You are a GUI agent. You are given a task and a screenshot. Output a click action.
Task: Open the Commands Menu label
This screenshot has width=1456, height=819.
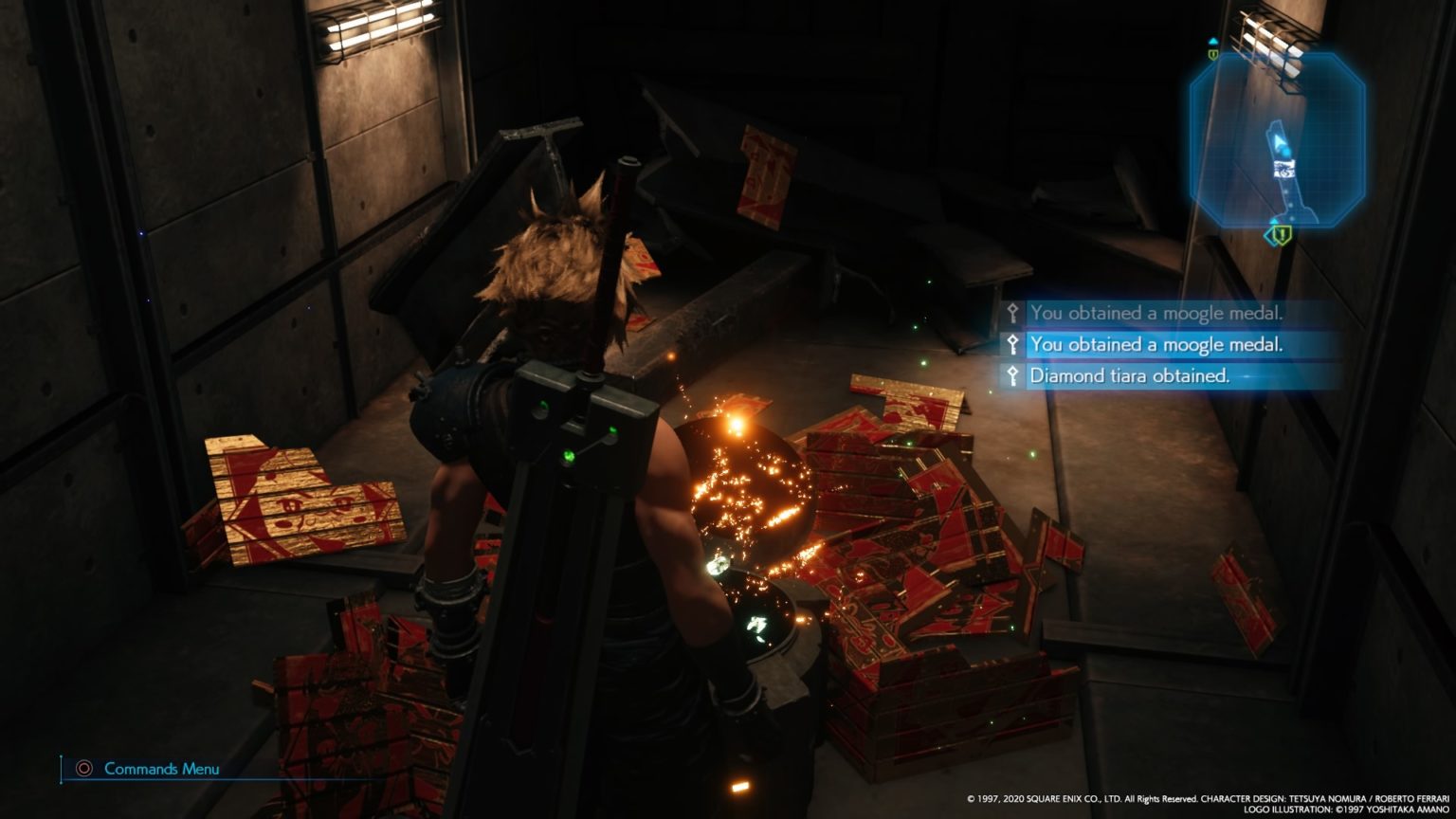tap(161, 769)
